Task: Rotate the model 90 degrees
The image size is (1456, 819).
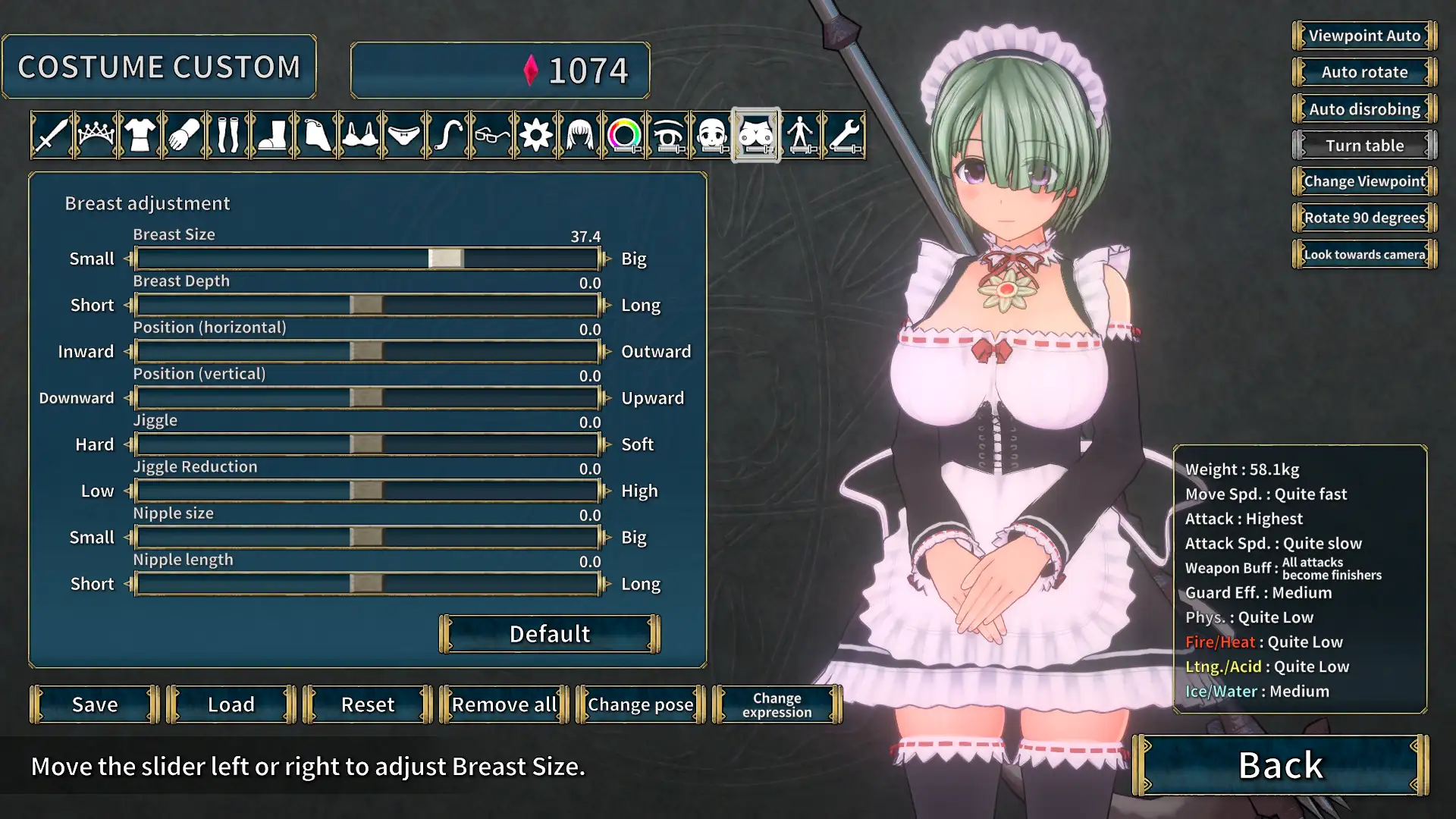Action: tap(1364, 218)
